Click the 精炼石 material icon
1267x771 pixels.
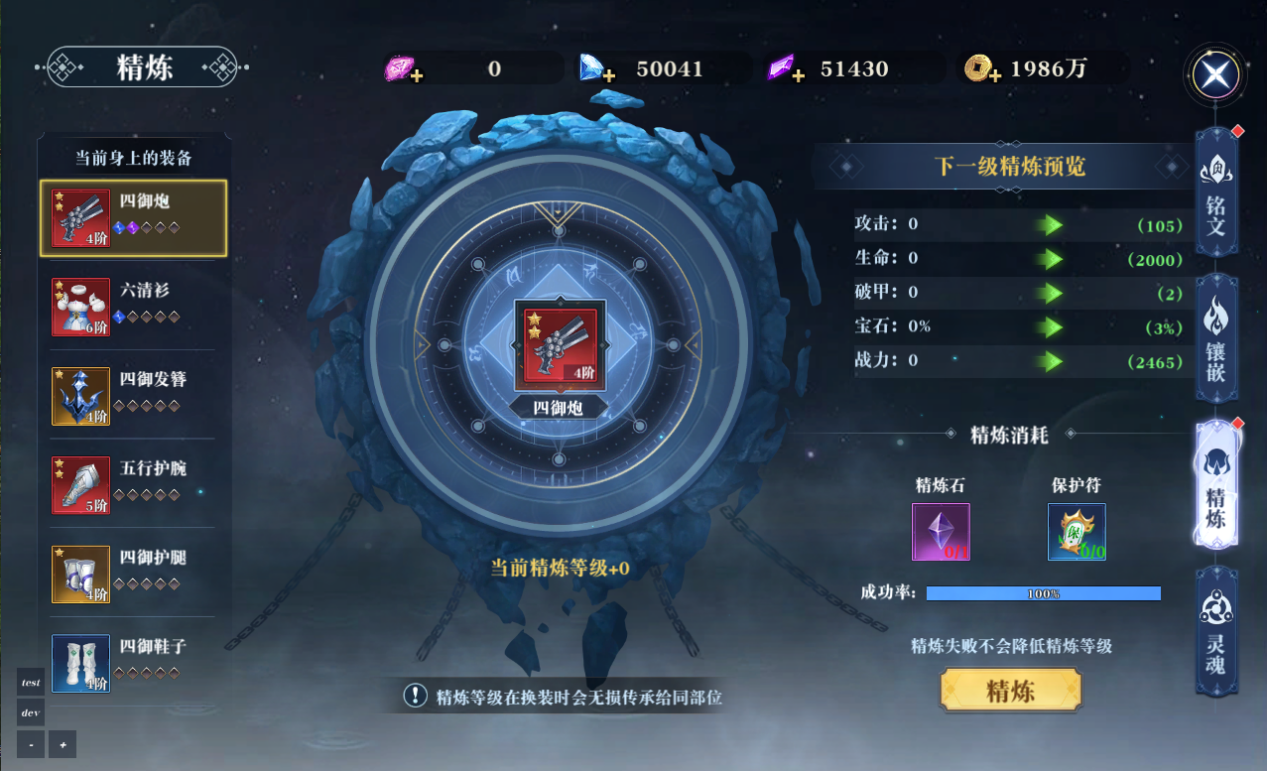tap(941, 531)
